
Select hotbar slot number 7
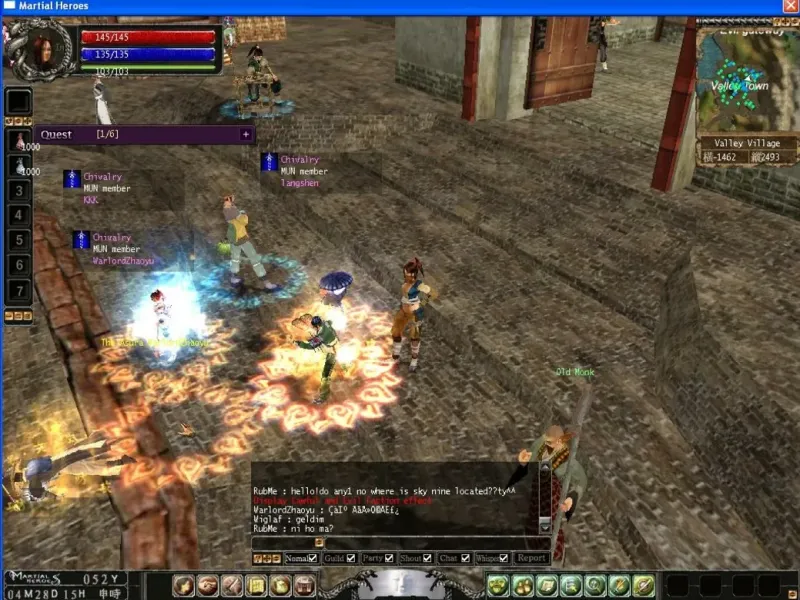[x=19, y=291]
